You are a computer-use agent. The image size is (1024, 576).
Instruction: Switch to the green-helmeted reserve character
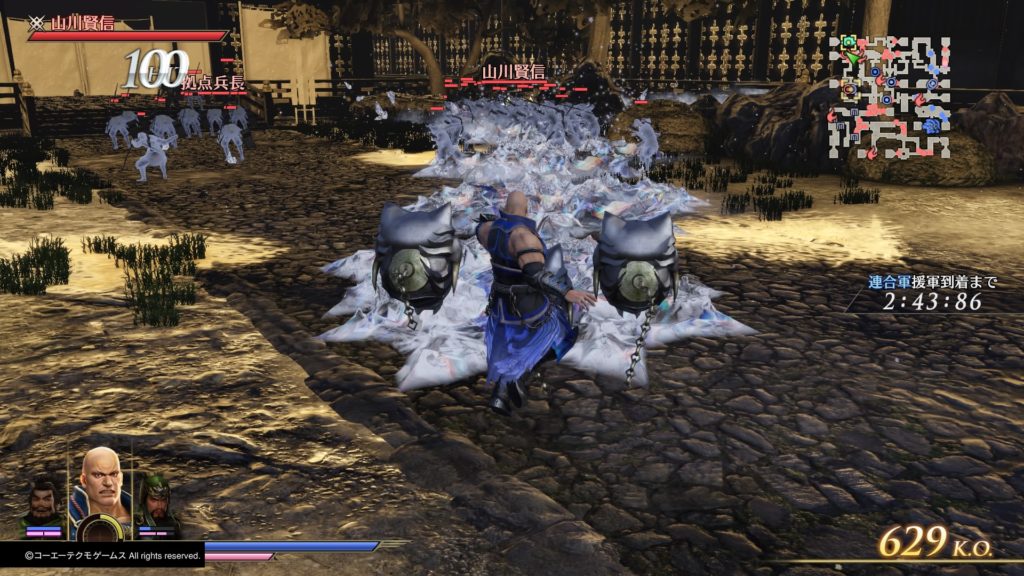(157, 501)
